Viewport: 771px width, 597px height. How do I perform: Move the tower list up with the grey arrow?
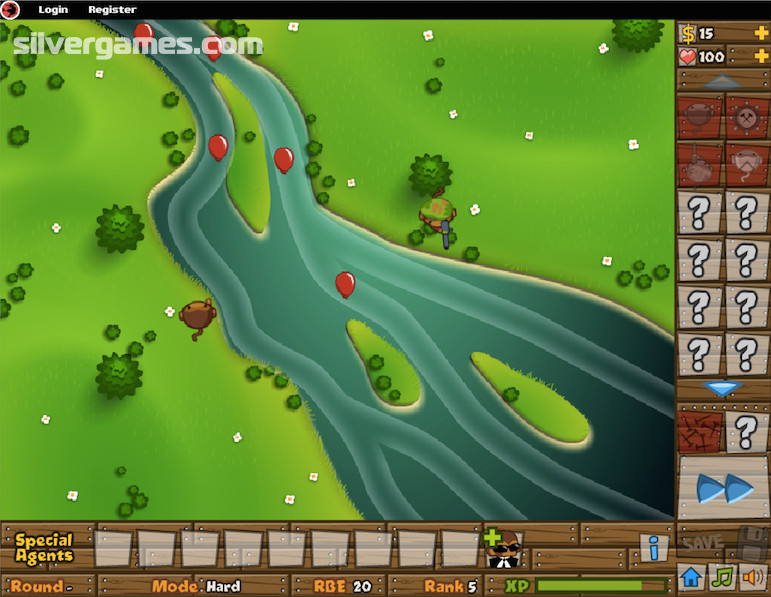click(721, 82)
